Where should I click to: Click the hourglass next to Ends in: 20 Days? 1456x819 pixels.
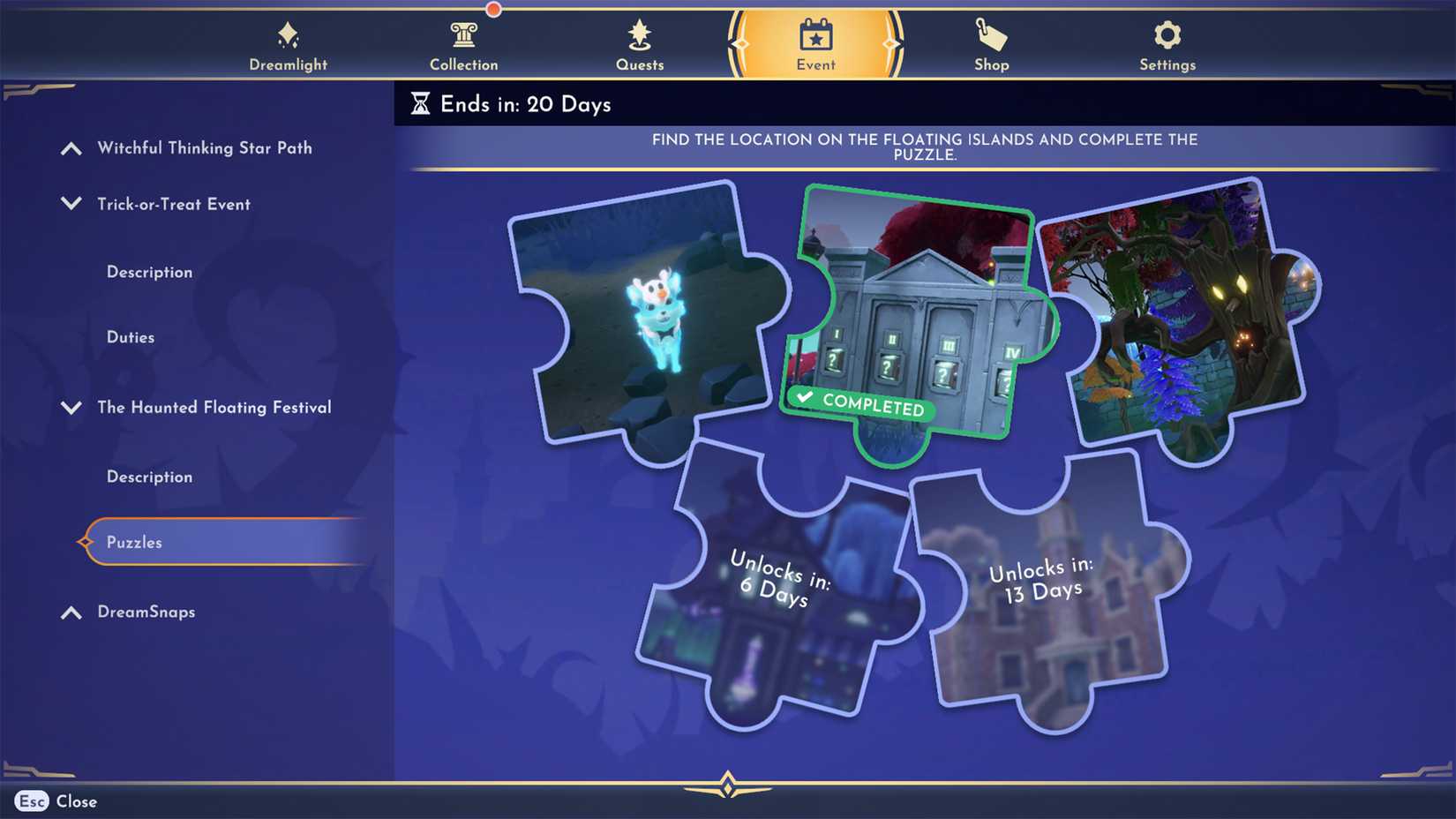tap(423, 104)
